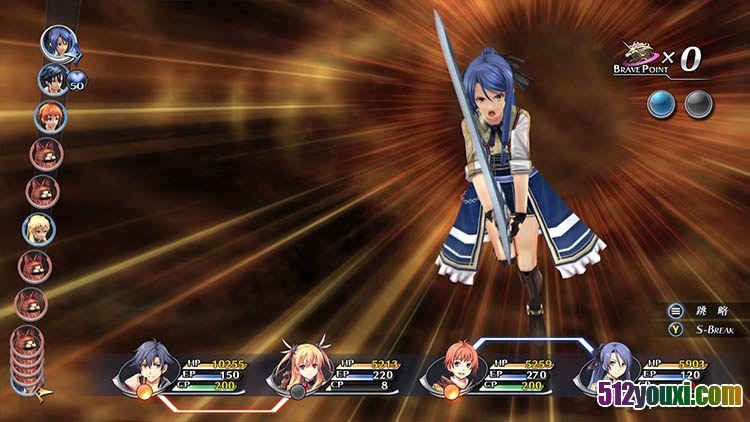This screenshot has height=422, width=750.
Task: Click the blue orb under Brave Point
Action: 660,102
